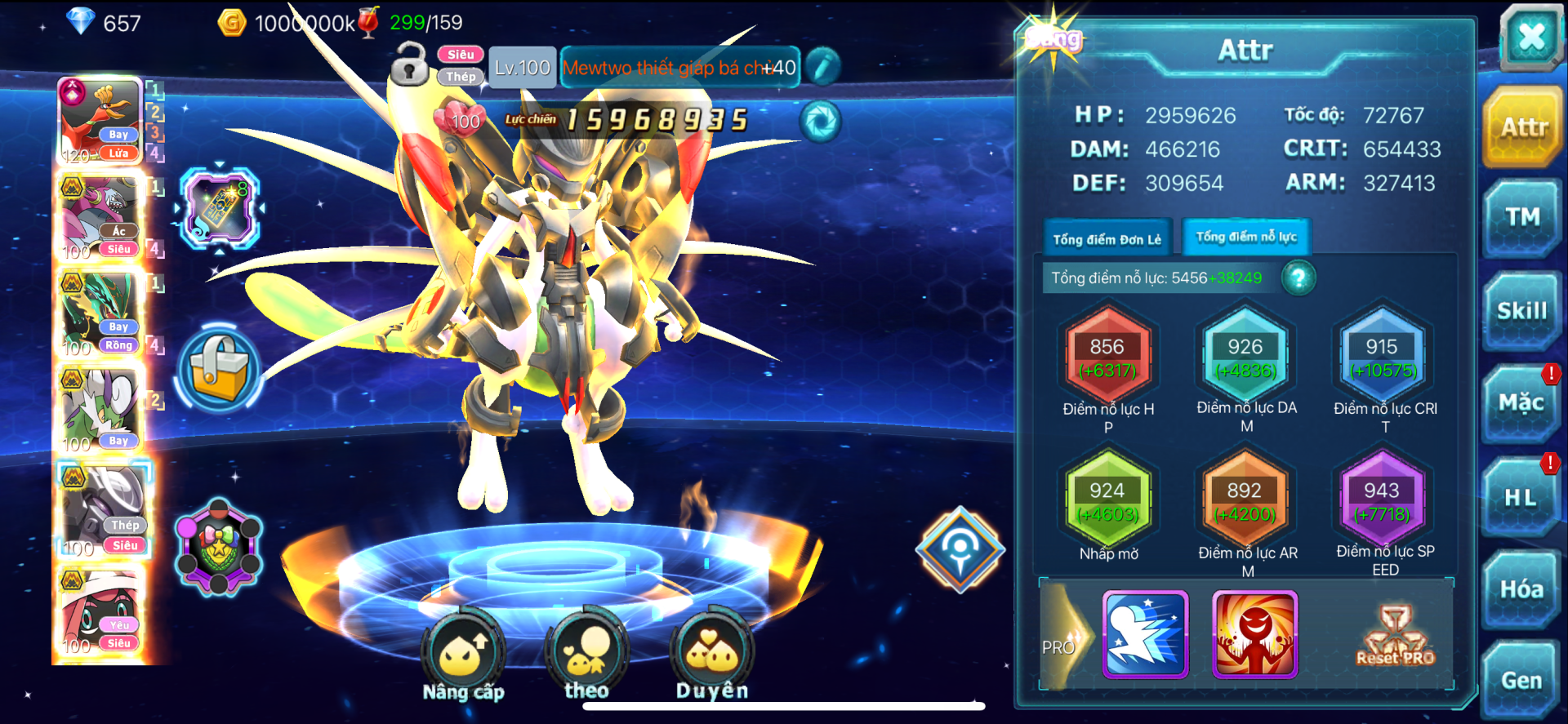Screen dimensions: 1568x724
Task: Close the Attr panel with the X button
Action: pyautogui.click(x=1530, y=37)
